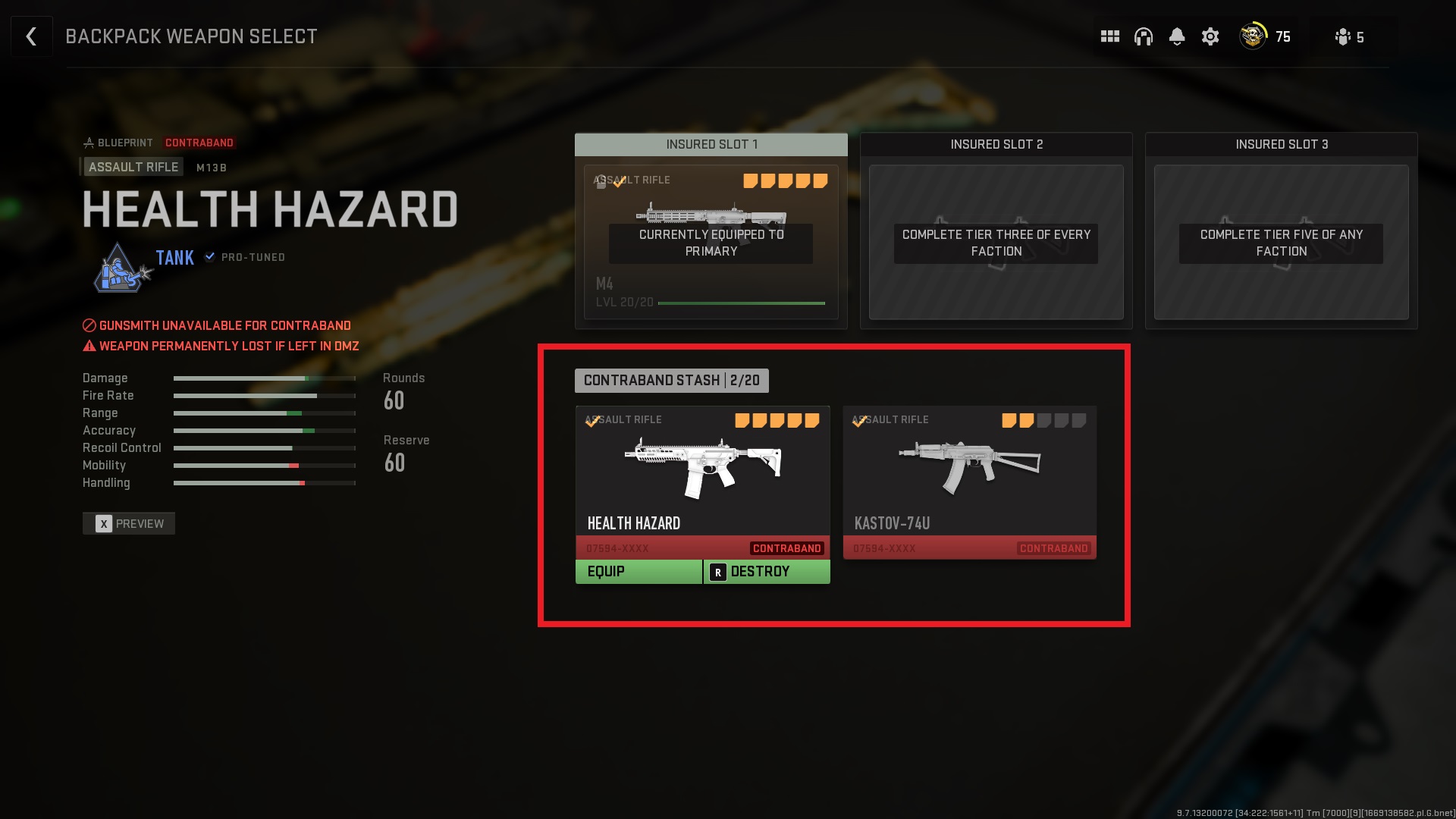Open the channel selection grid icon
The height and width of the screenshot is (819, 1456).
(x=1109, y=36)
